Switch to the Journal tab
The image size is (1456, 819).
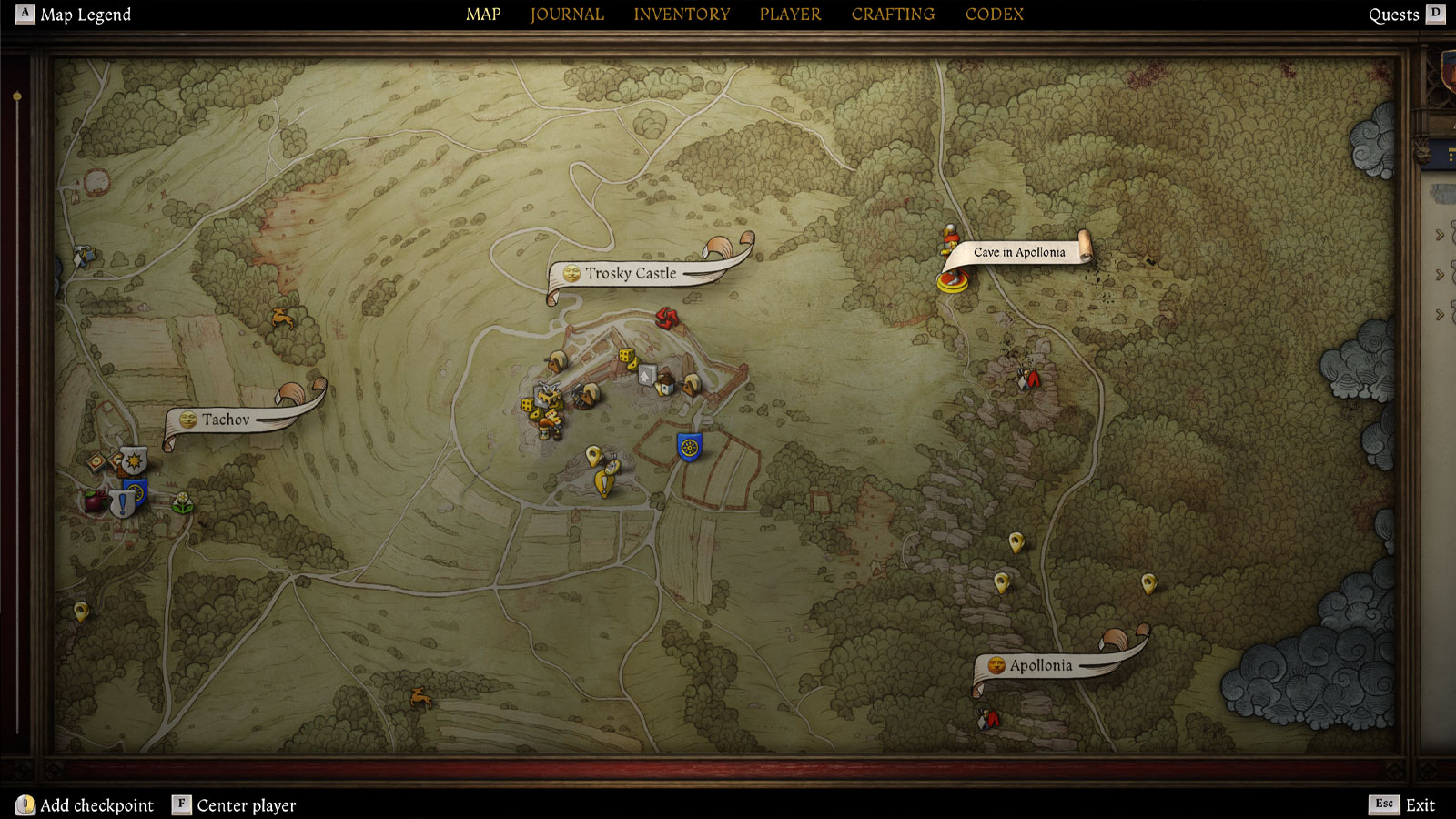point(567,15)
